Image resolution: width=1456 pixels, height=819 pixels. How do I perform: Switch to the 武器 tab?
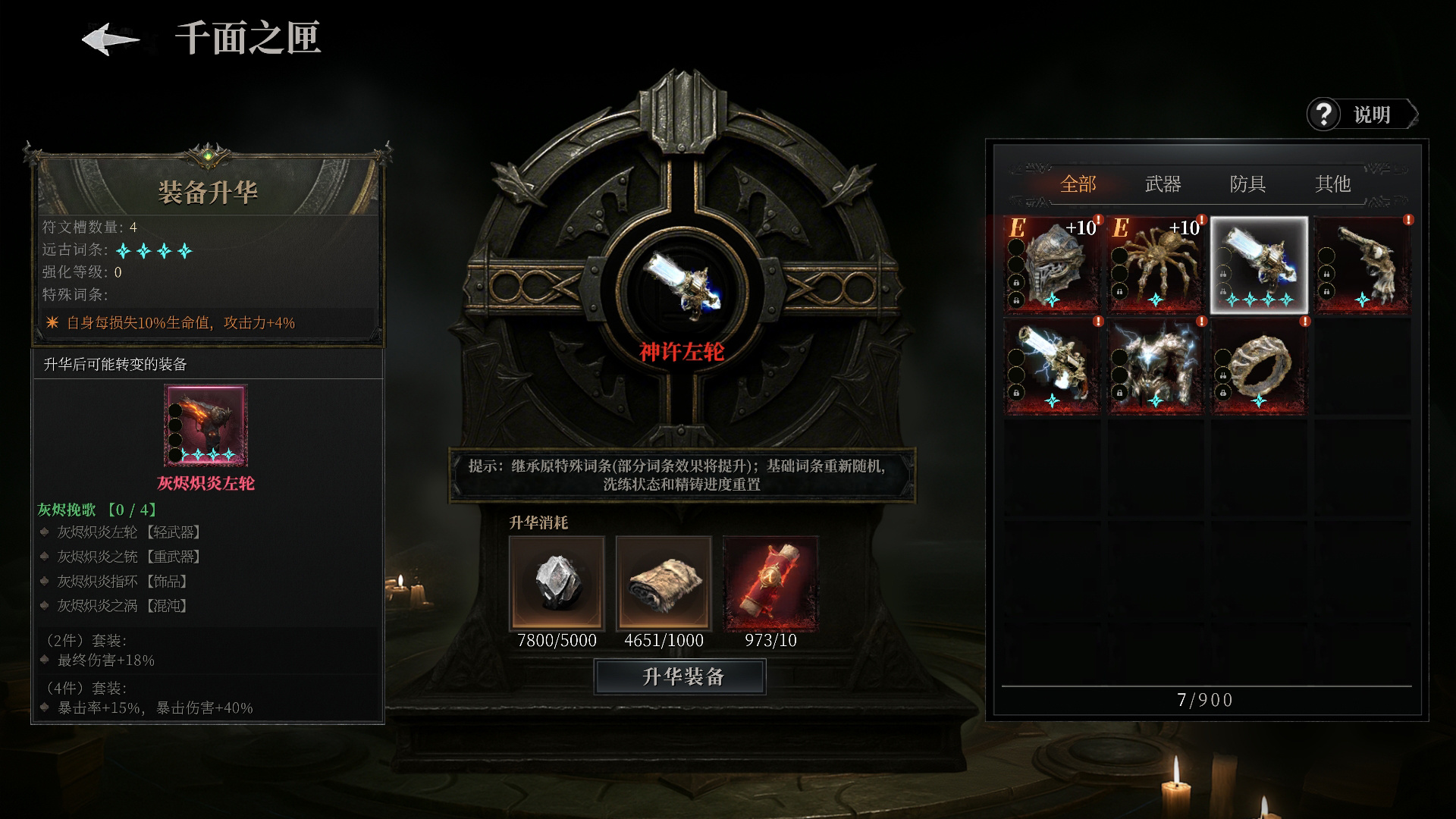coord(1163,184)
